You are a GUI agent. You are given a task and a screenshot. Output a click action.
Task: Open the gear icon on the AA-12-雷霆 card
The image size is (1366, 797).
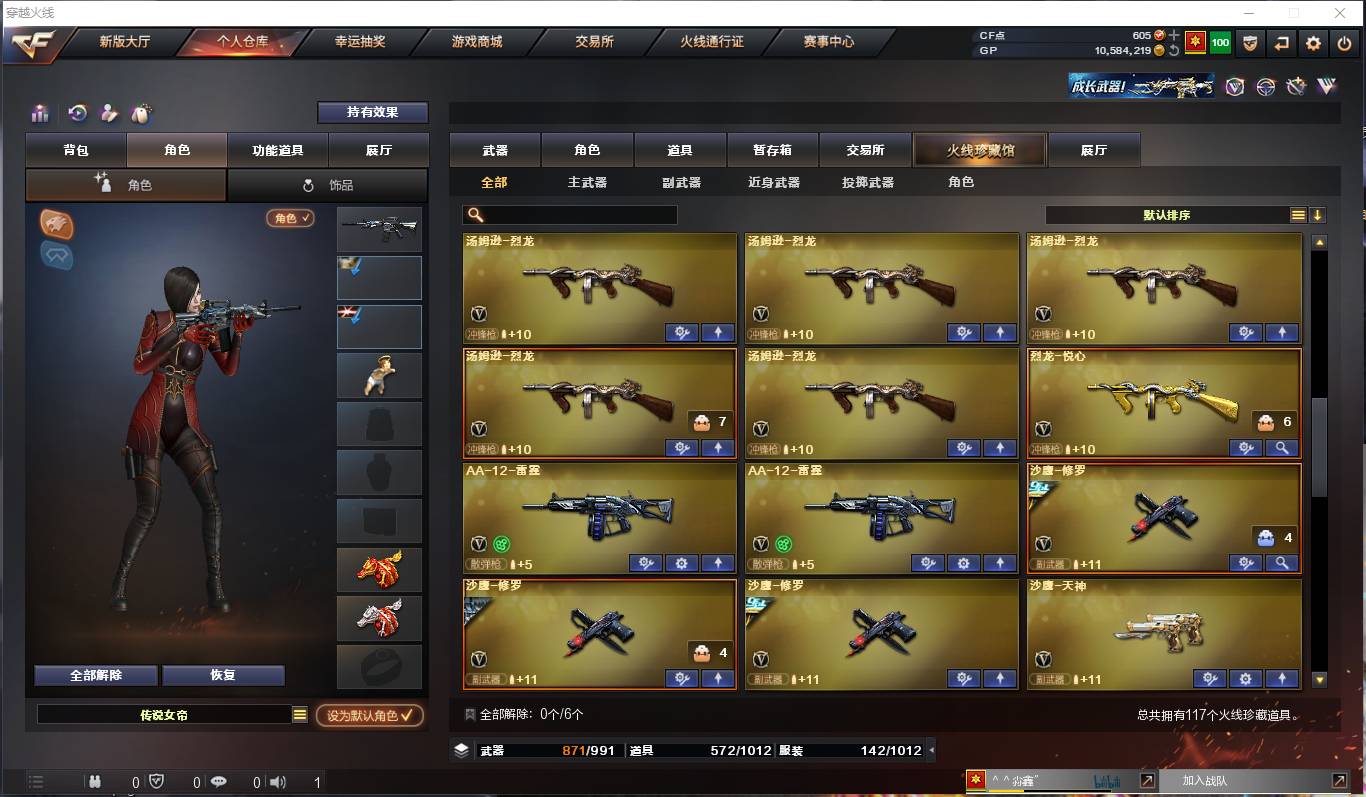pos(681,563)
